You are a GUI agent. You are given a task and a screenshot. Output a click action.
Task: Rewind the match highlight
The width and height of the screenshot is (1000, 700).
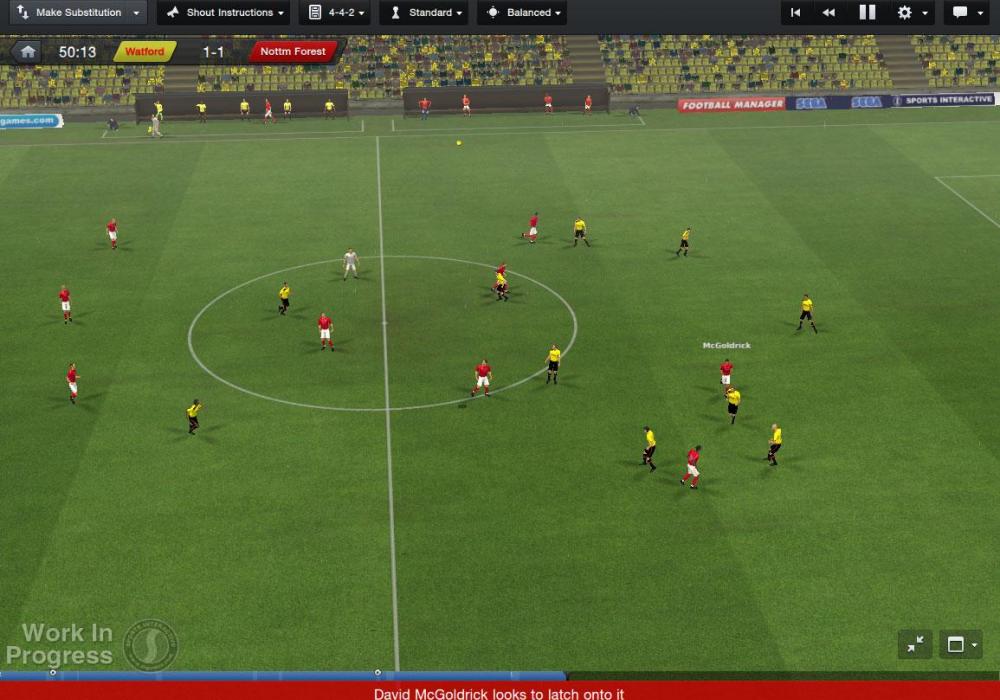pos(829,13)
